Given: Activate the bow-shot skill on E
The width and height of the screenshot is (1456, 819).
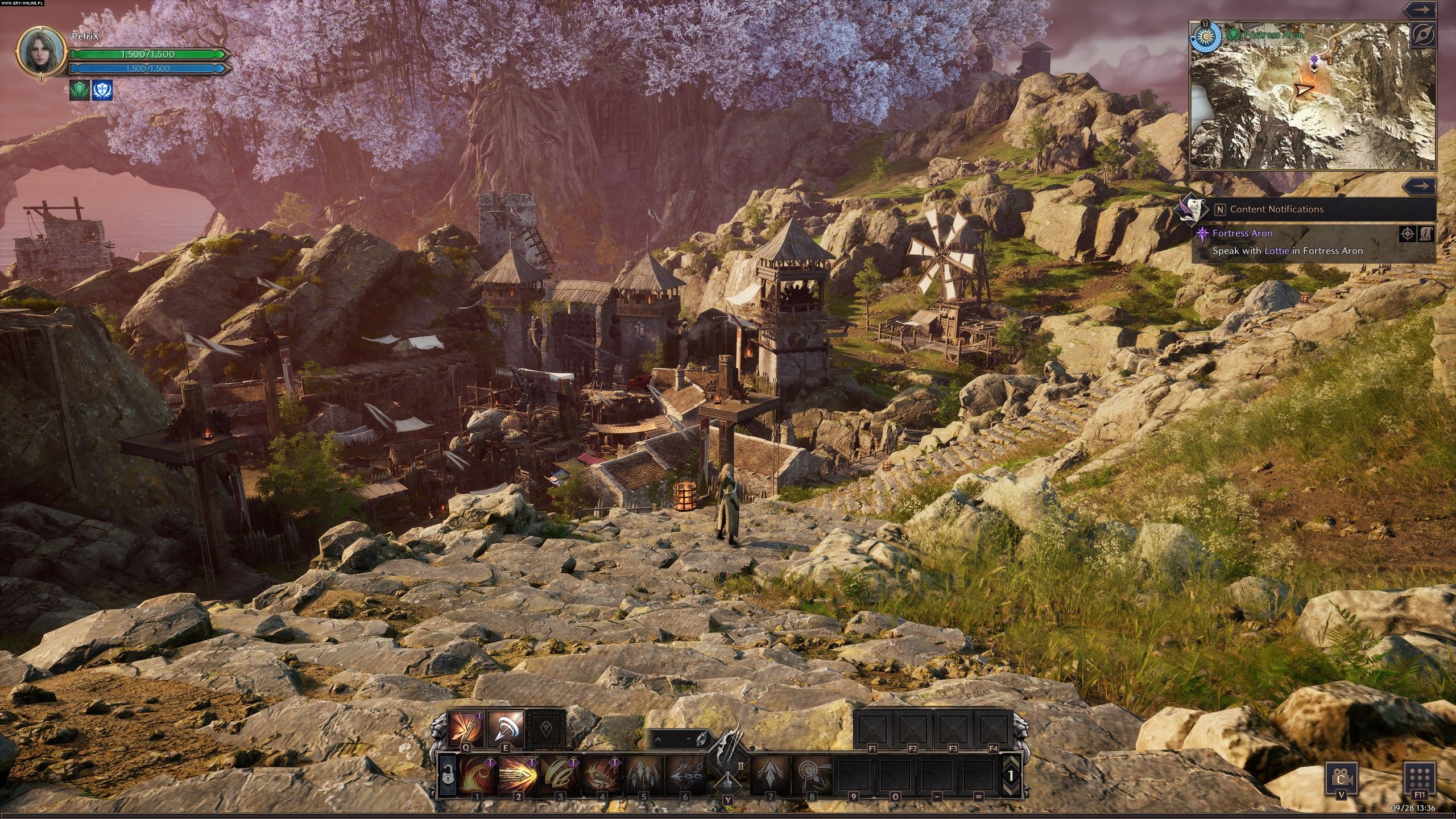Looking at the screenshot, I should coord(506,728).
